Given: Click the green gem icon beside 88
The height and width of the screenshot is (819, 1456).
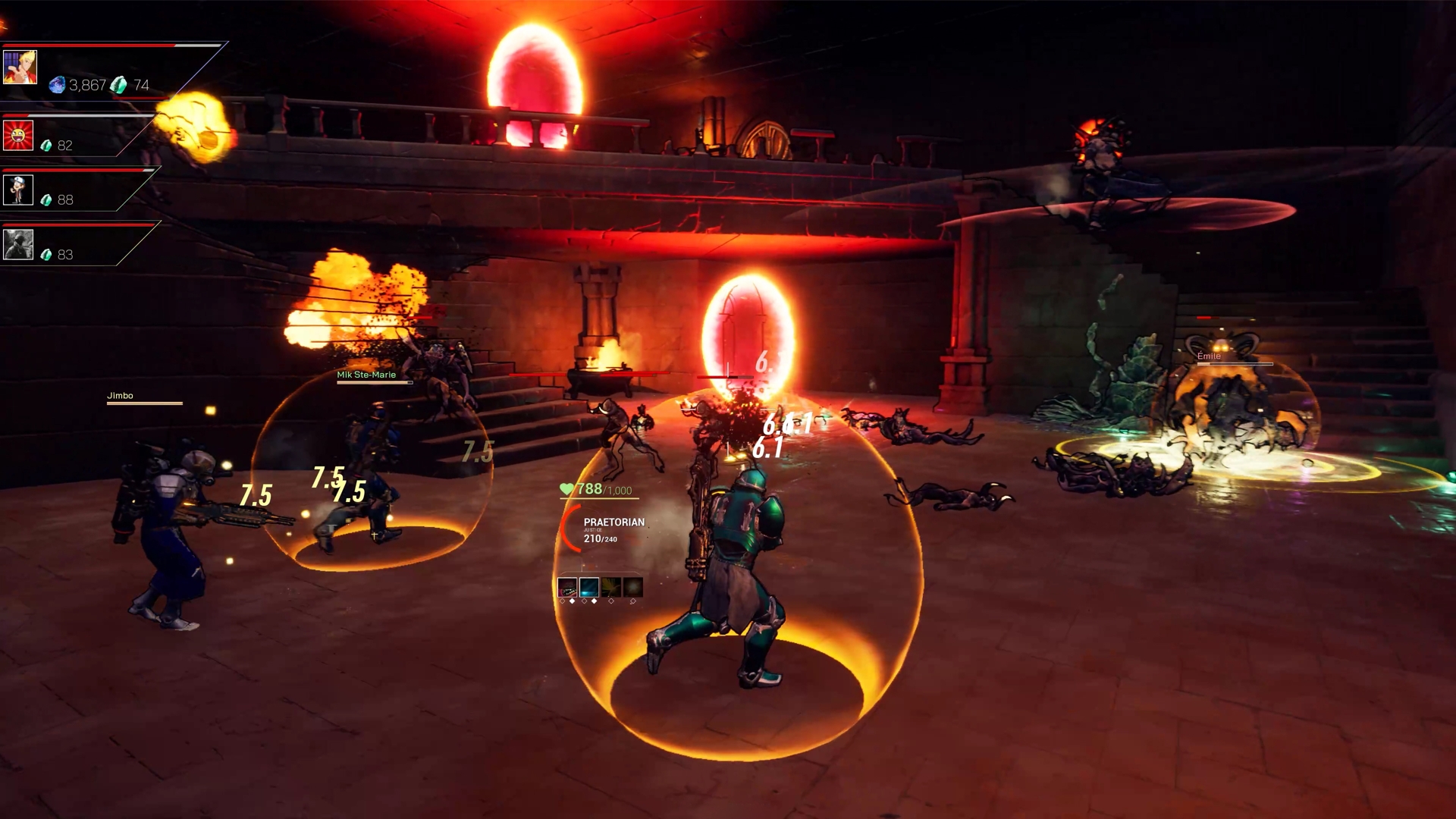Looking at the screenshot, I should (45, 199).
